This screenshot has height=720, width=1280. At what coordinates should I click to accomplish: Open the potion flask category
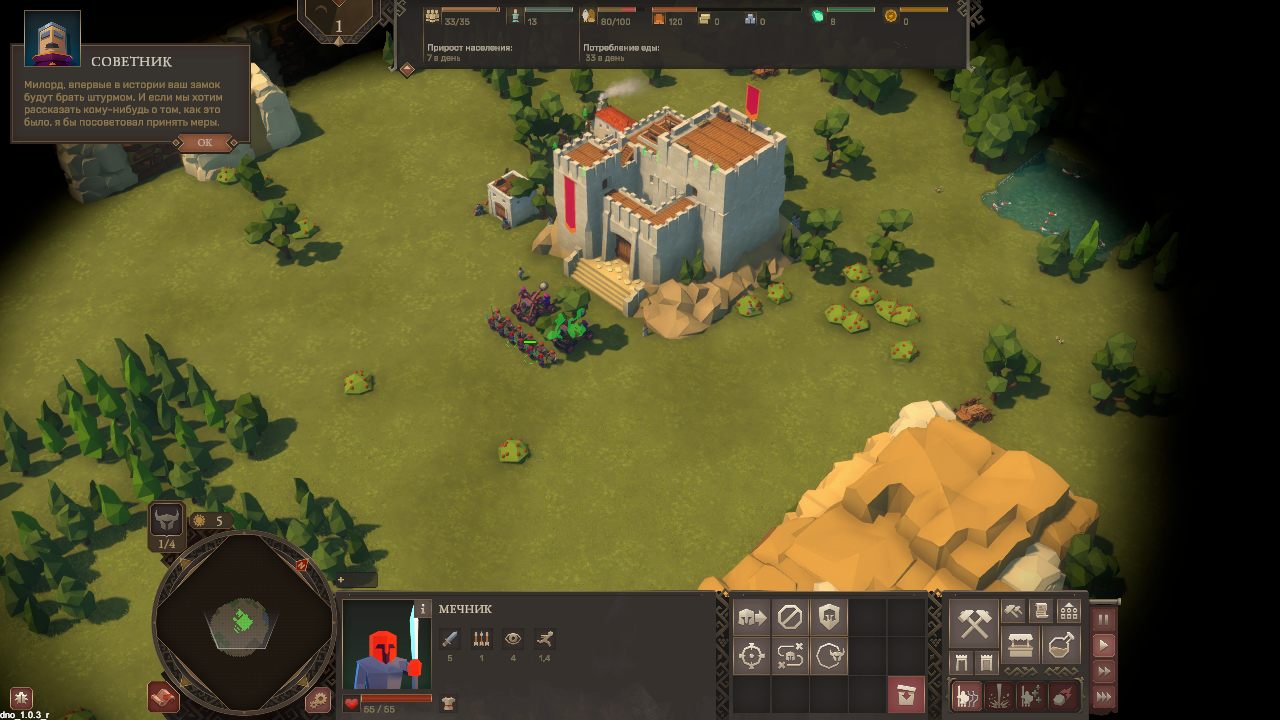(x=1061, y=645)
